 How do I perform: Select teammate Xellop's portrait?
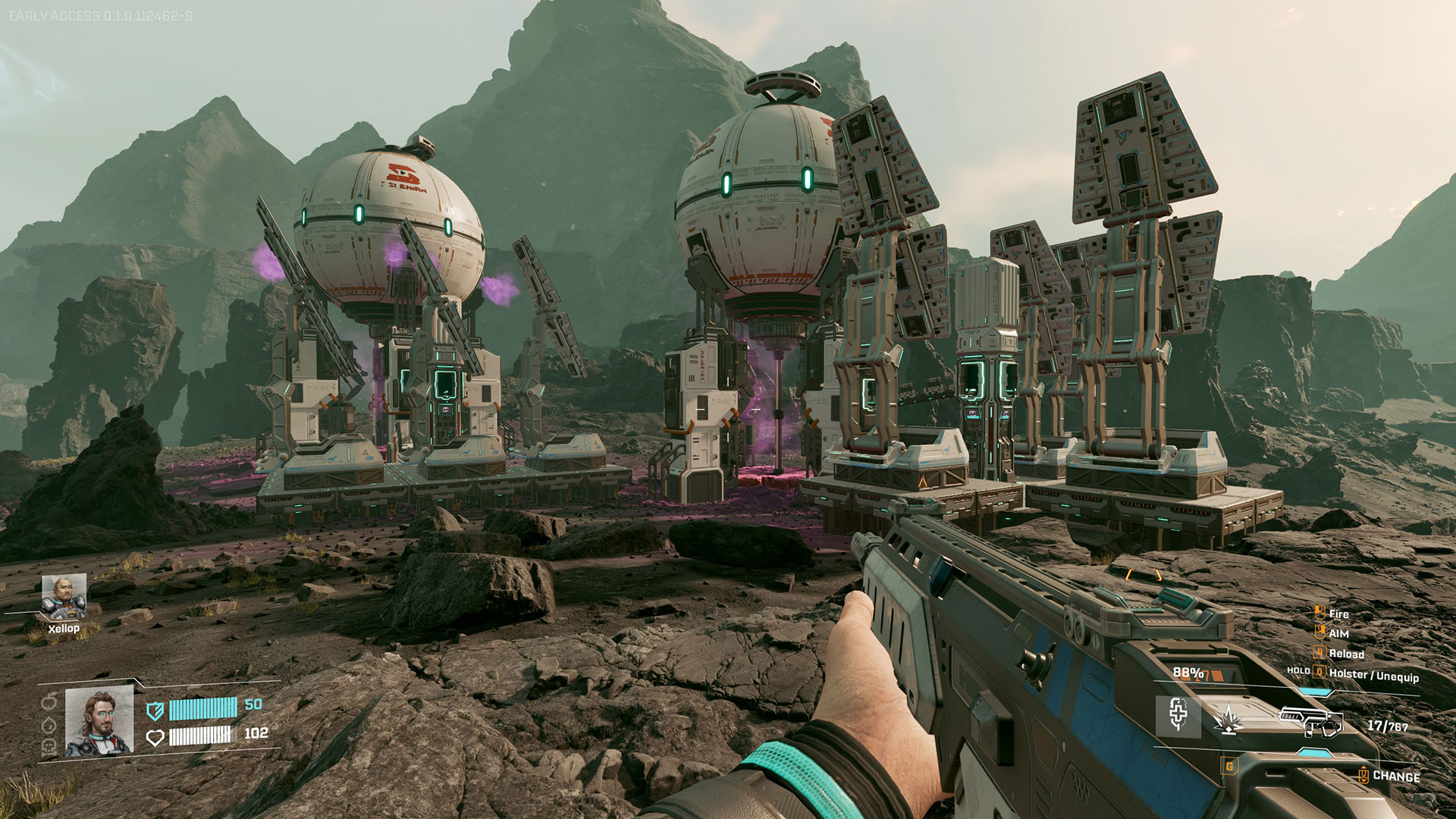64,596
